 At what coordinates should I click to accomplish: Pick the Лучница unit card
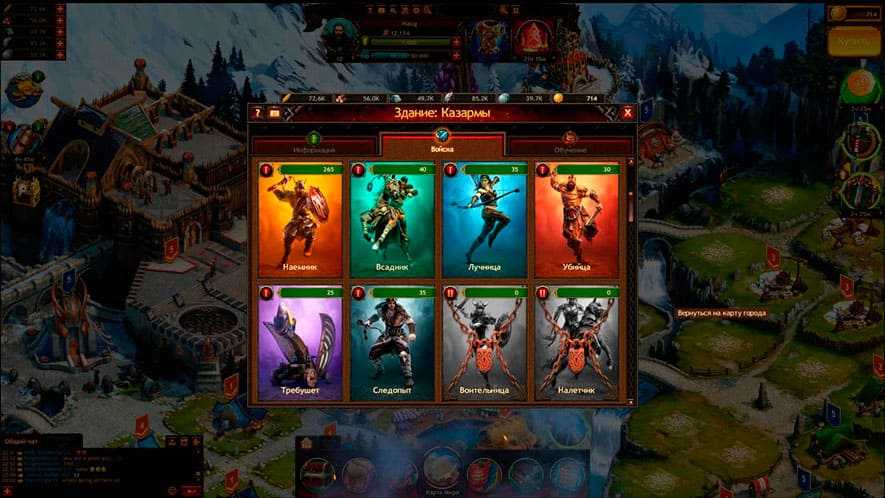click(x=484, y=220)
